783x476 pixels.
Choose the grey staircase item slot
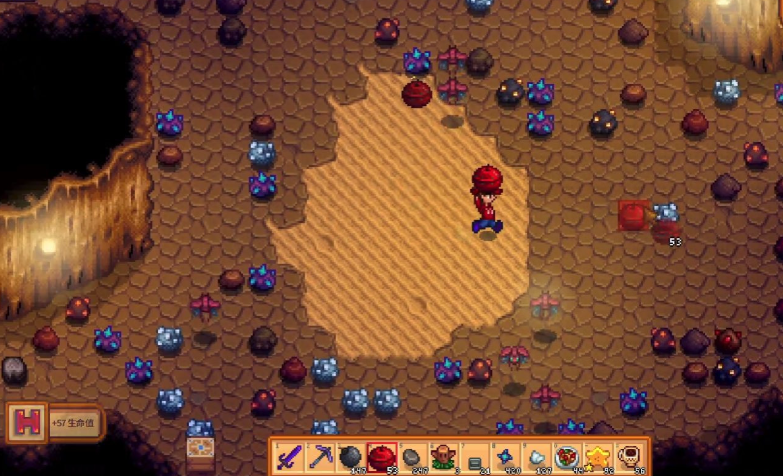click(x=475, y=458)
